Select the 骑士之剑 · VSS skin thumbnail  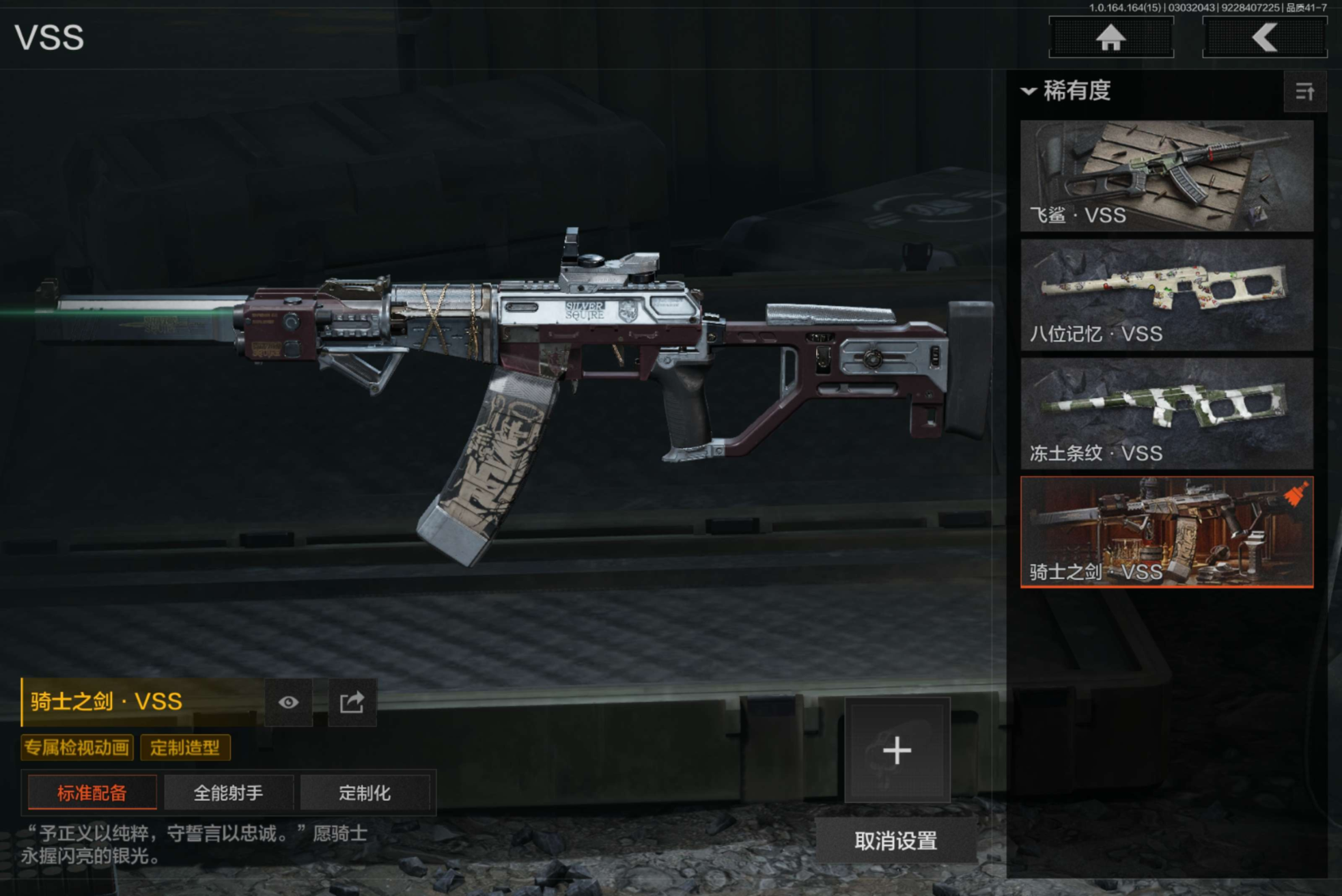[x=1166, y=532]
